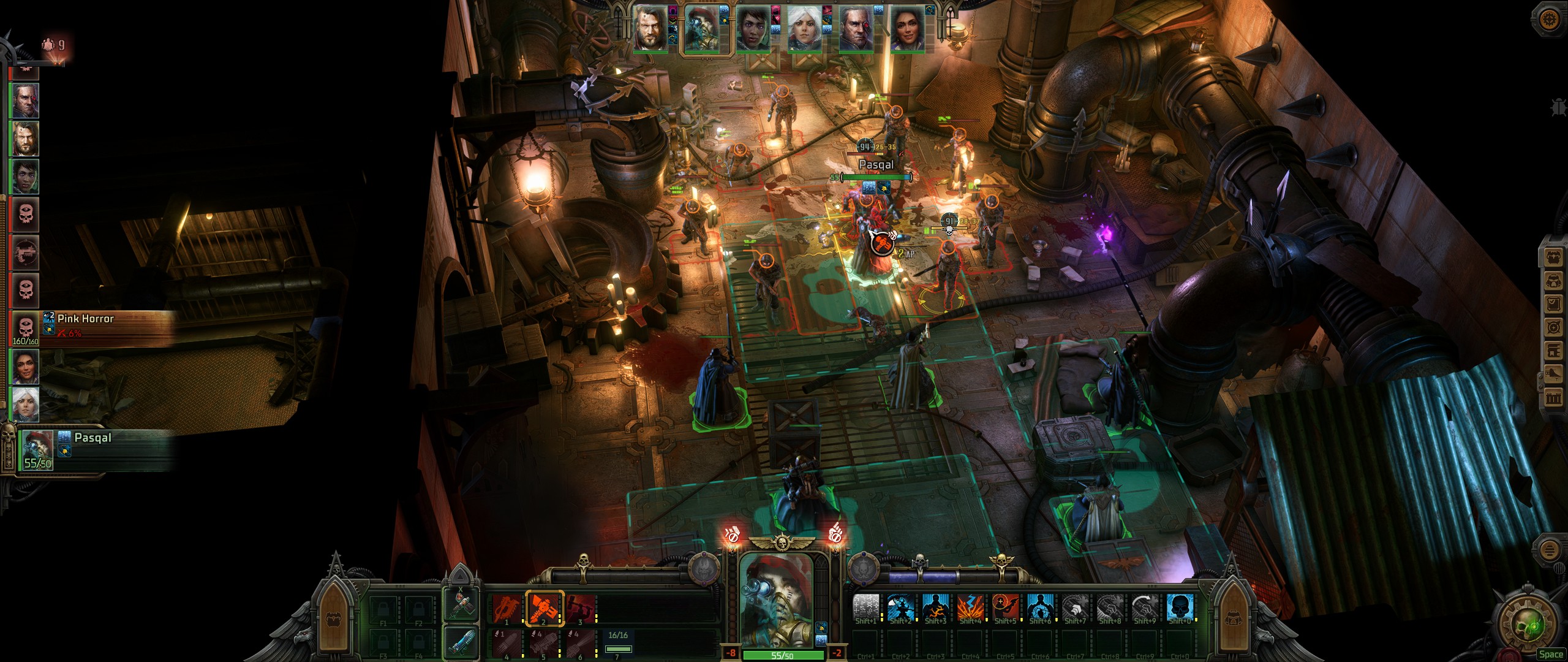Image resolution: width=1568 pixels, height=662 pixels.
Task: Select the white-haired woman's party portrait at top
Action: 805,28
